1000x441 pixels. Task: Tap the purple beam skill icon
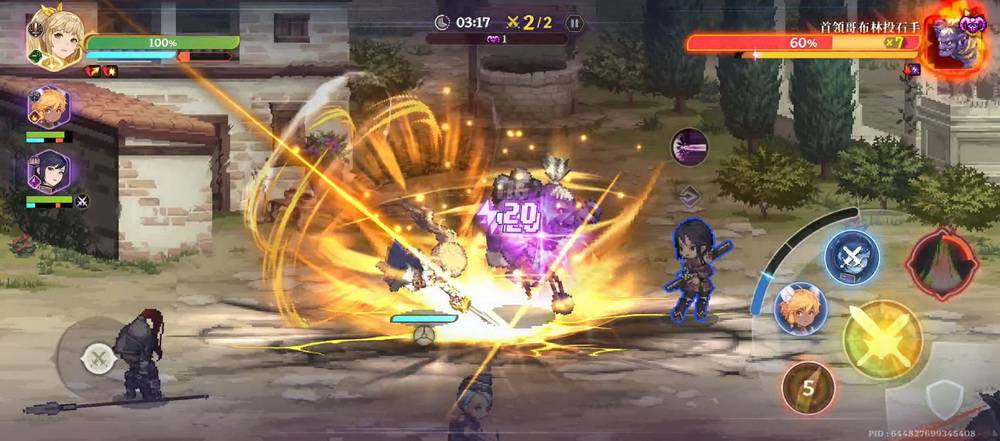(689, 147)
